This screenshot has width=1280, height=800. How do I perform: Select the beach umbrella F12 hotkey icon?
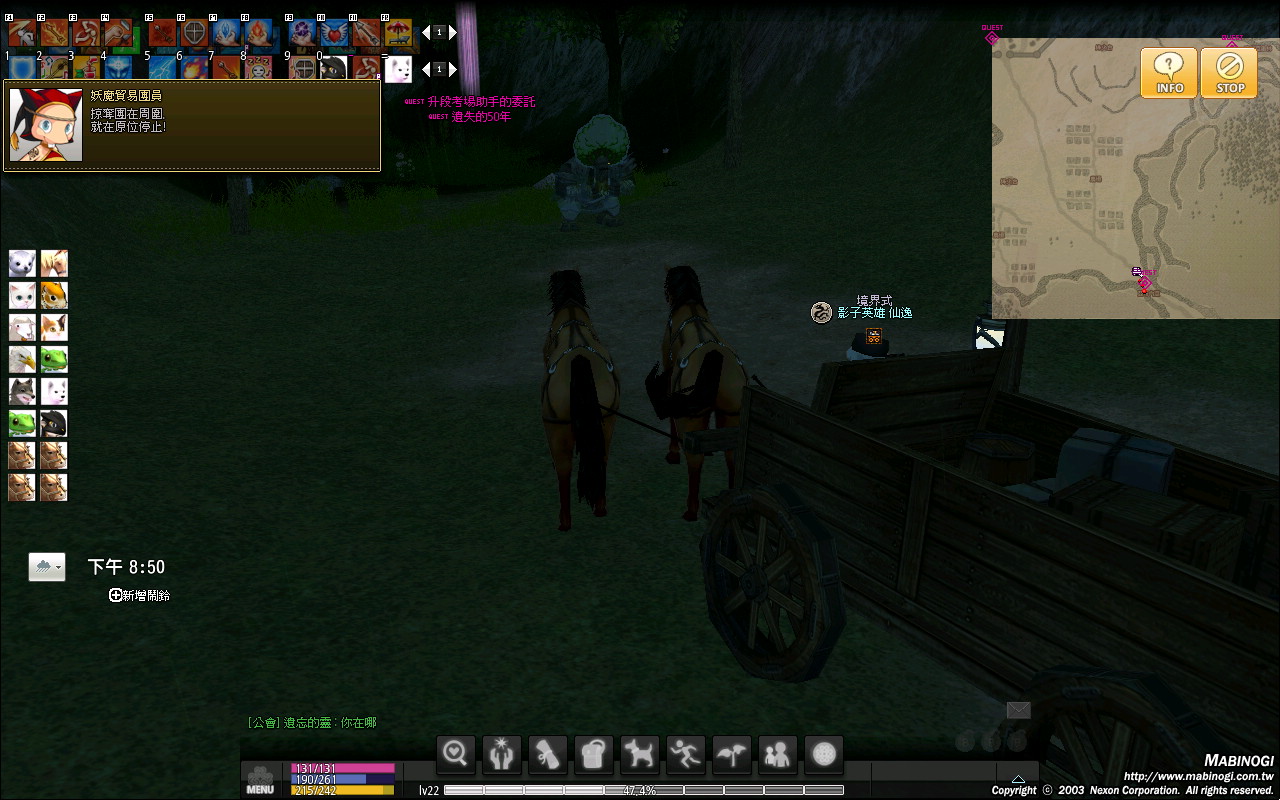pos(398,33)
